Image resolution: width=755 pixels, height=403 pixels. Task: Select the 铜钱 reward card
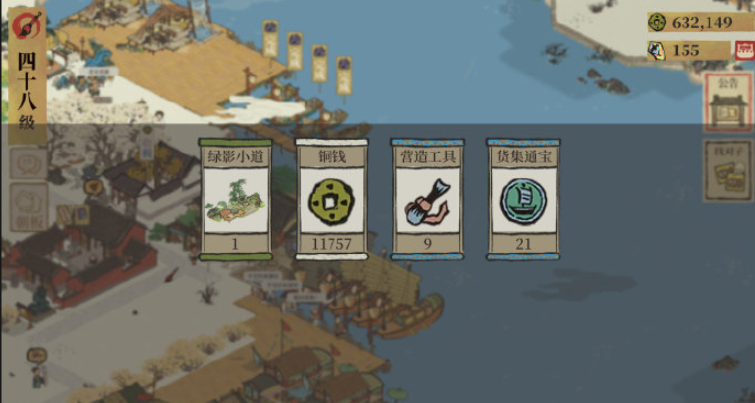click(331, 199)
